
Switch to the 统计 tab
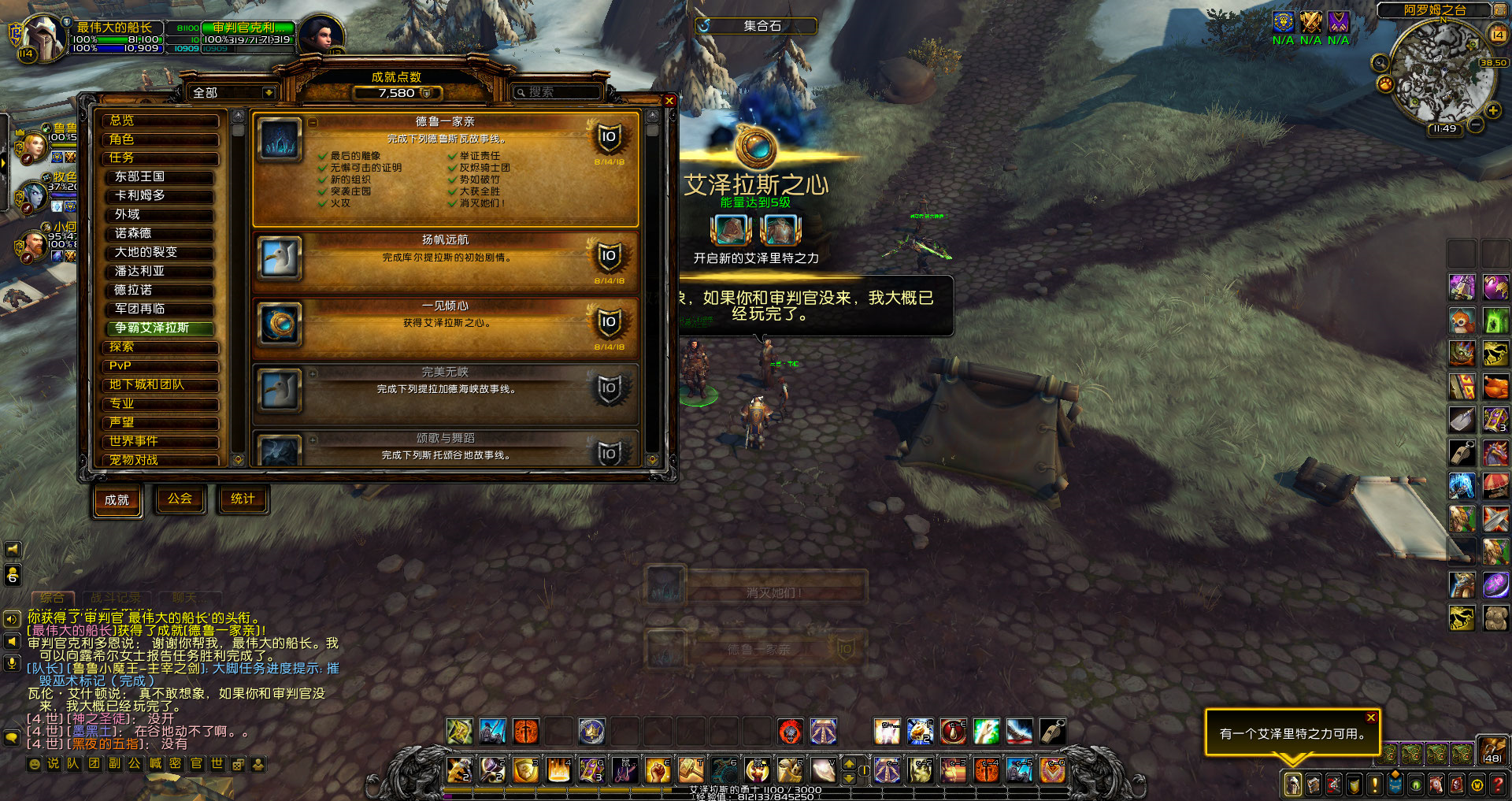(x=243, y=499)
